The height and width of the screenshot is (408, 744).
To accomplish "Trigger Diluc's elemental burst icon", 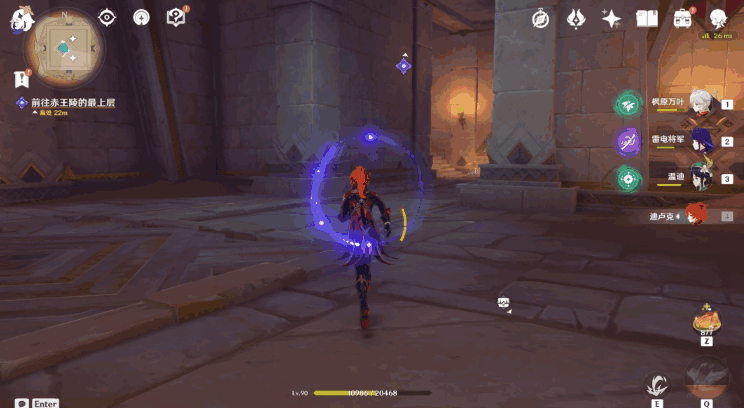I will [x=706, y=380].
